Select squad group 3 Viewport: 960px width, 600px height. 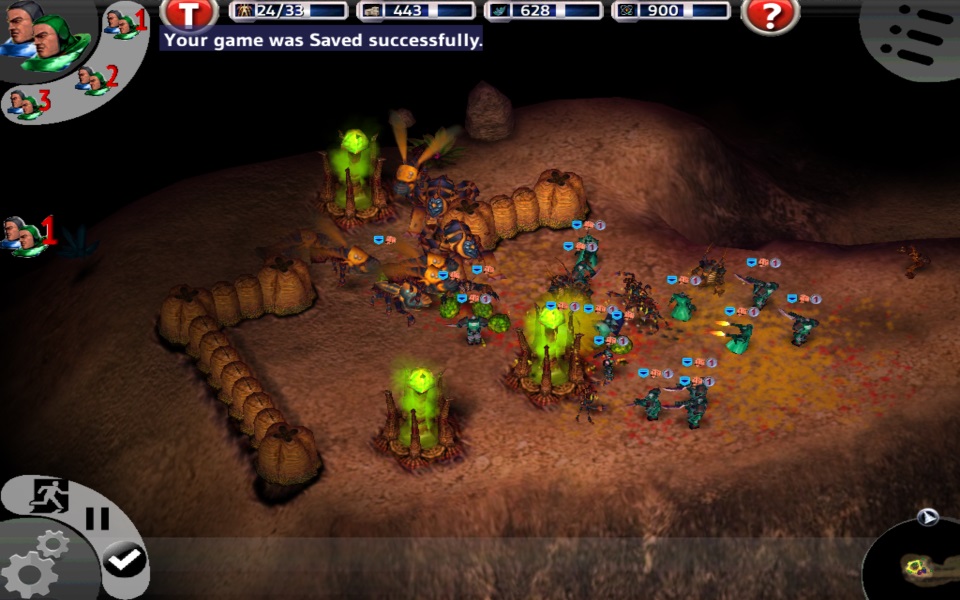click(x=27, y=102)
